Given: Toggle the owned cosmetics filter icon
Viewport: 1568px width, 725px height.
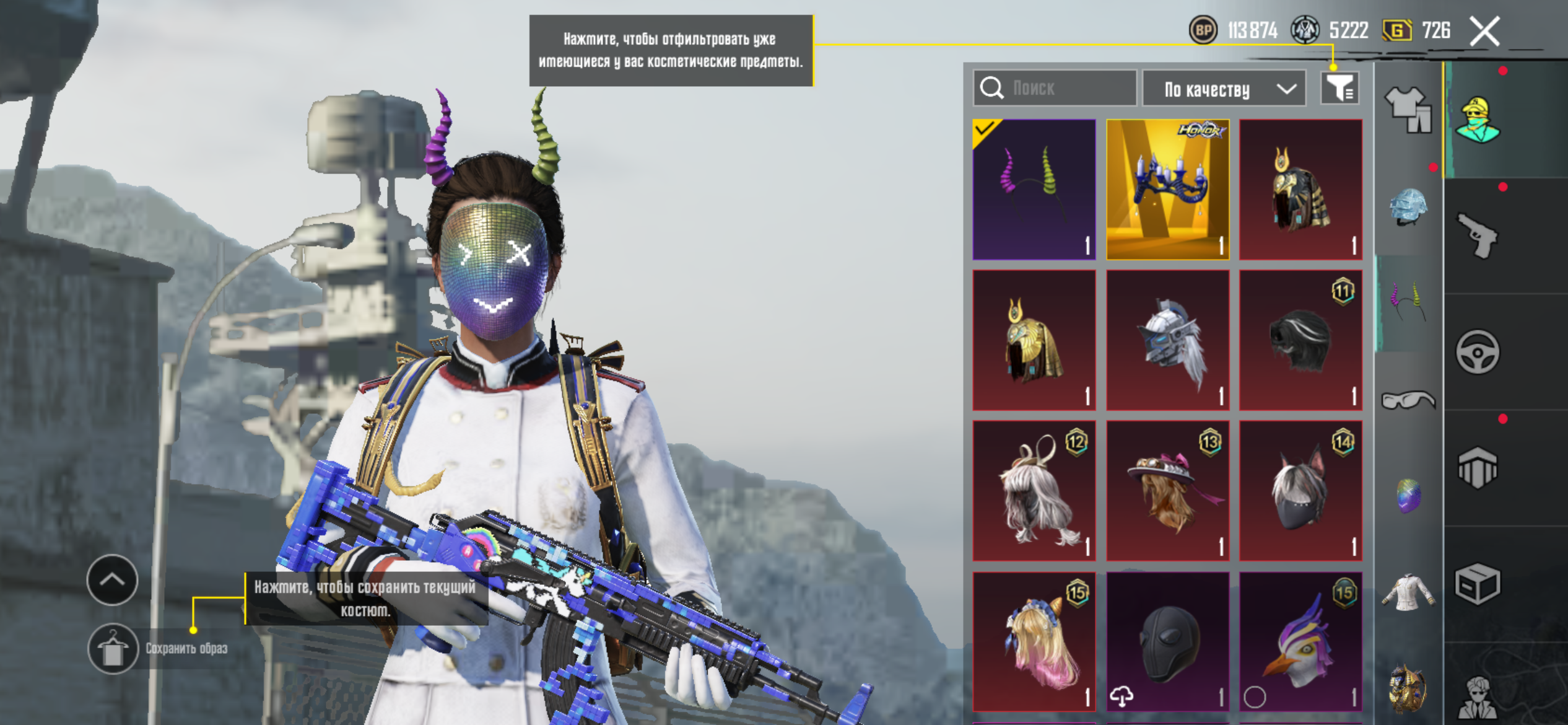Looking at the screenshot, I should [x=1339, y=88].
